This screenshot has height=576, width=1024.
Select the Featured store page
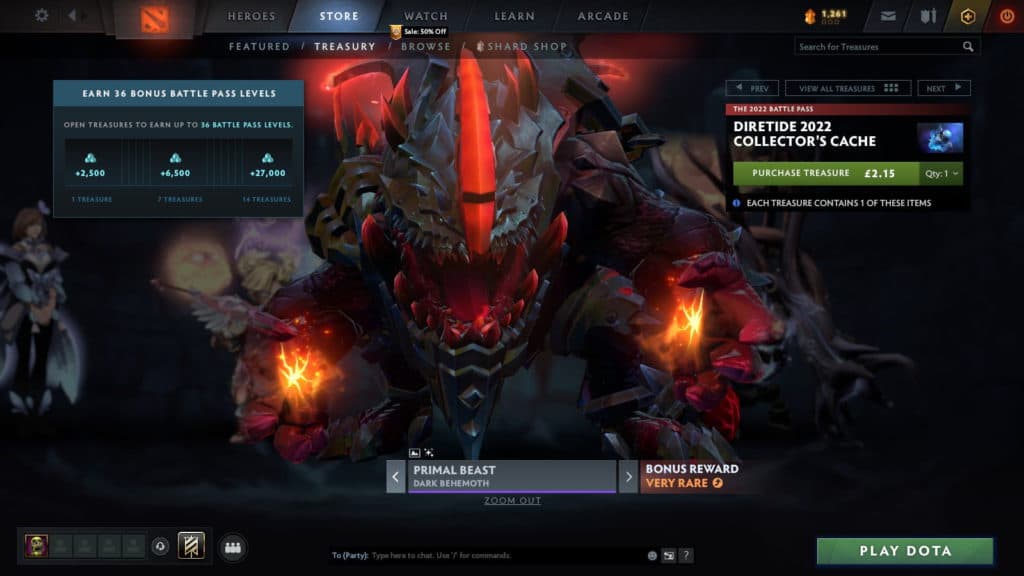pyautogui.click(x=259, y=46)
